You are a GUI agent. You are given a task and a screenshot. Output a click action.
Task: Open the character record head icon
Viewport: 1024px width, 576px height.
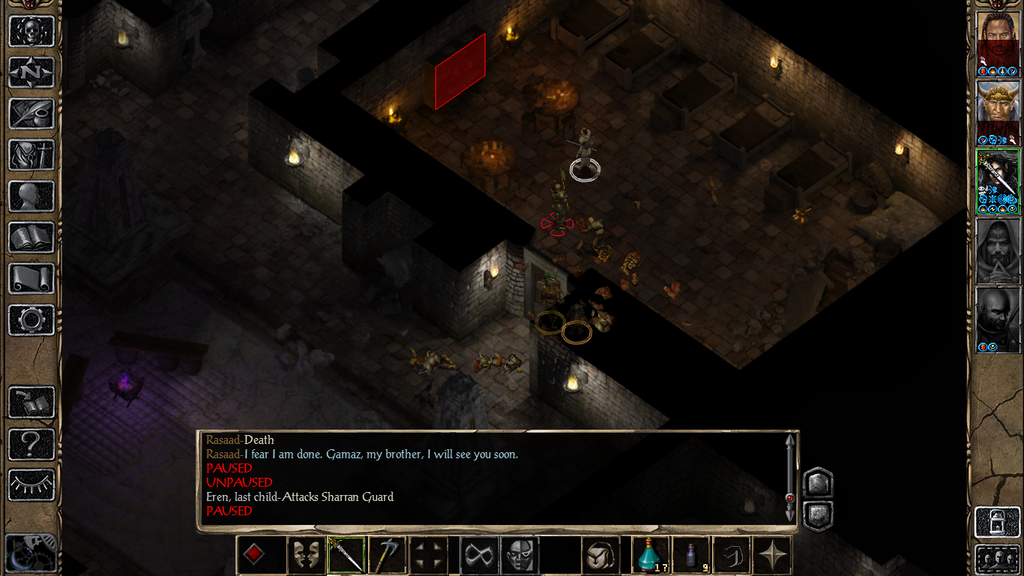pos(31,196)
